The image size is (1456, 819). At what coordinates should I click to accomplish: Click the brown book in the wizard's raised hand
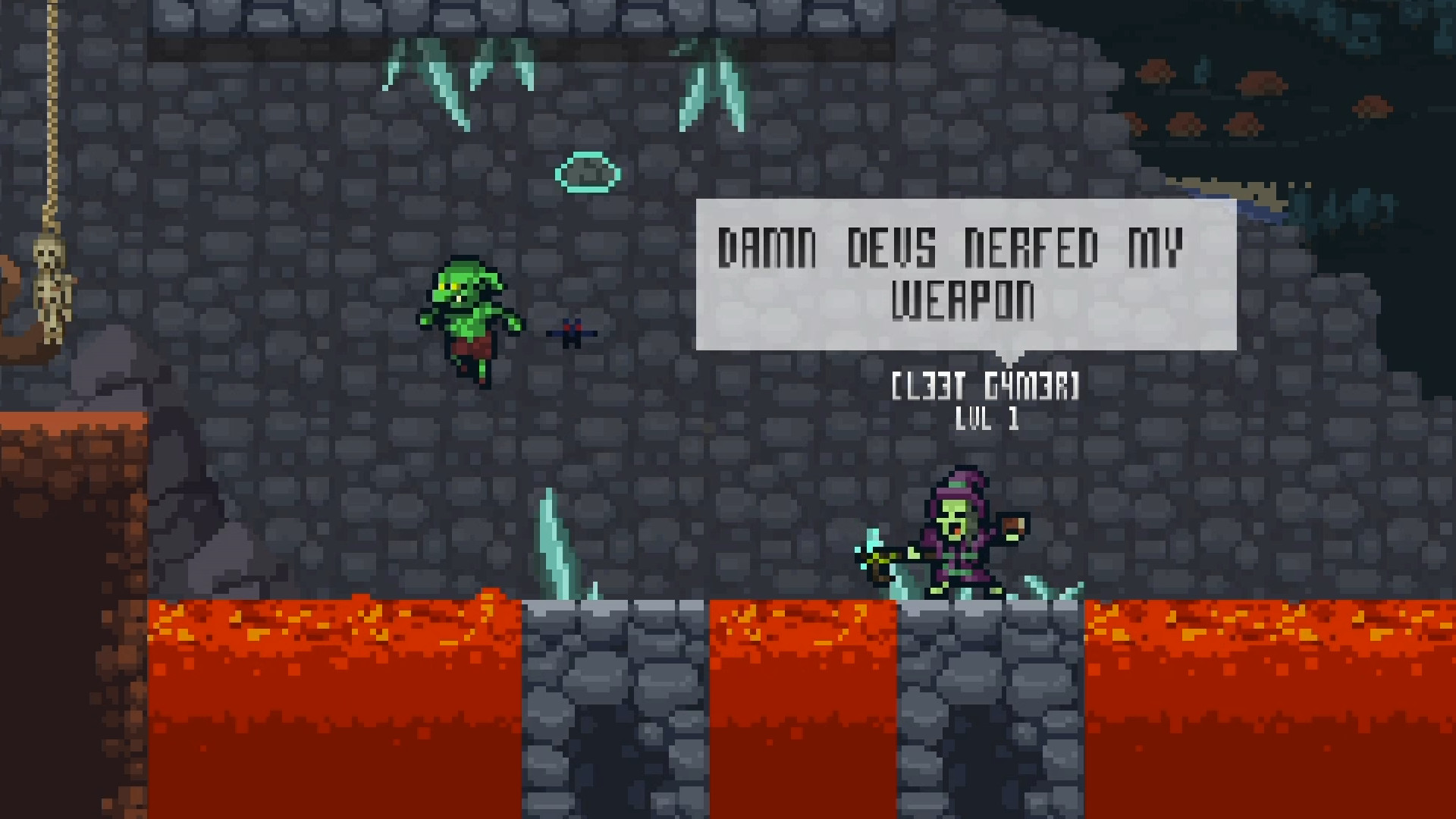click(1012, 524)
